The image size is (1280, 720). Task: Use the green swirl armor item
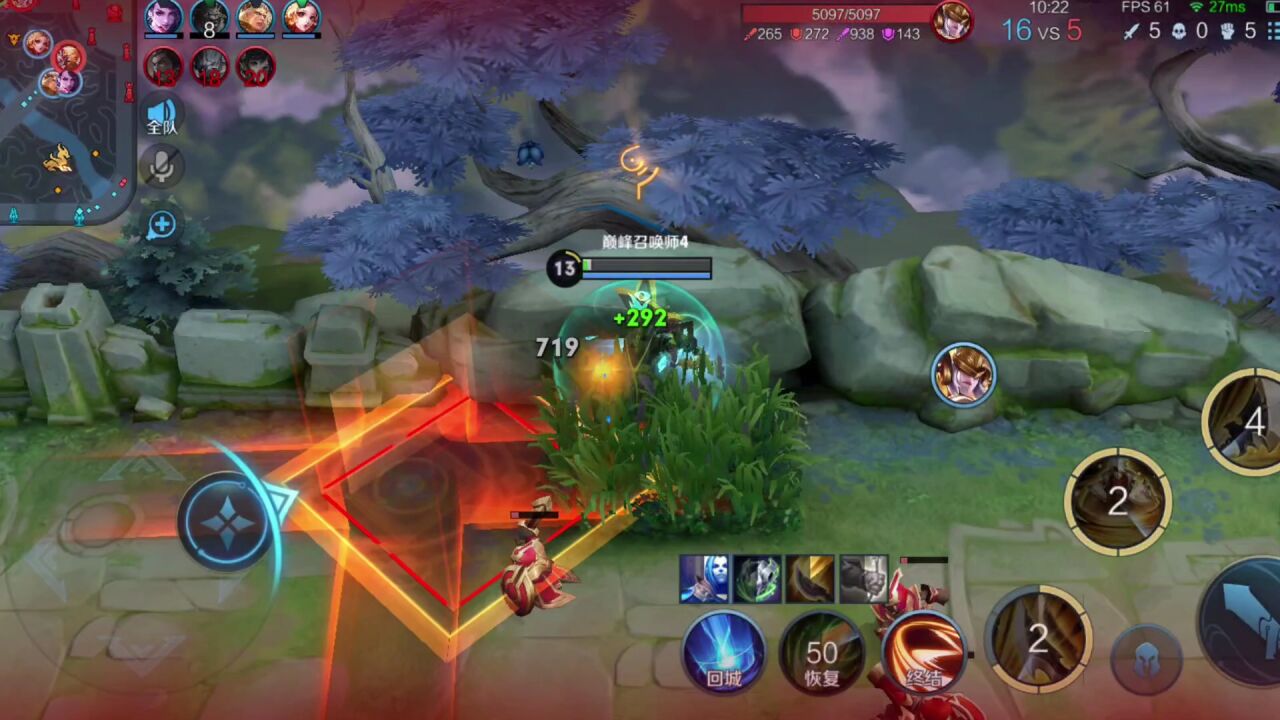click(757, 579)
